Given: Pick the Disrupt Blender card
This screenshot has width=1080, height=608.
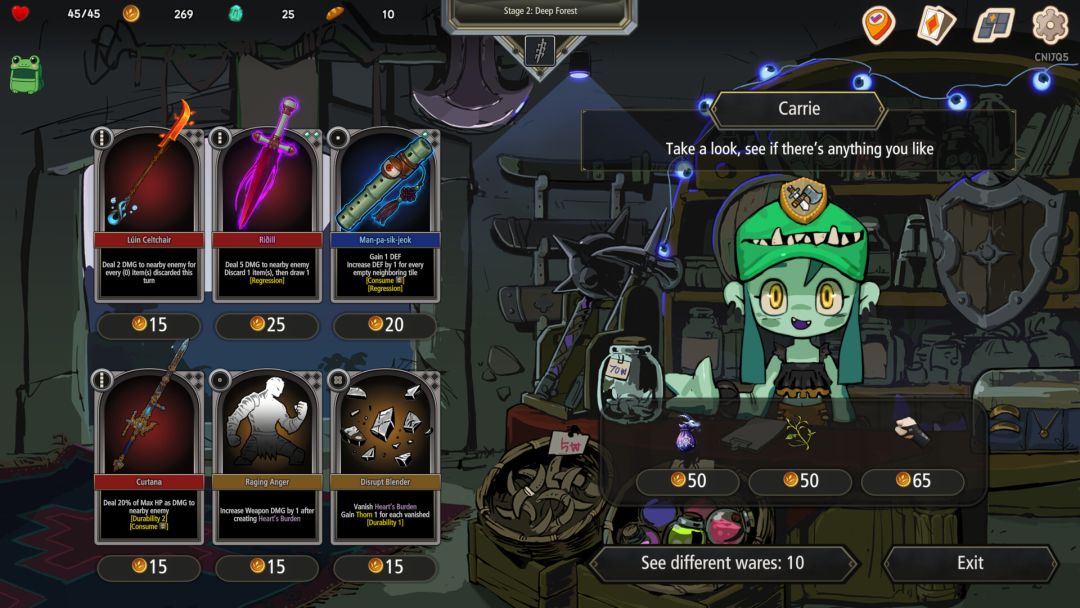Looking at the screenshot, I should [x=385, y=455].
